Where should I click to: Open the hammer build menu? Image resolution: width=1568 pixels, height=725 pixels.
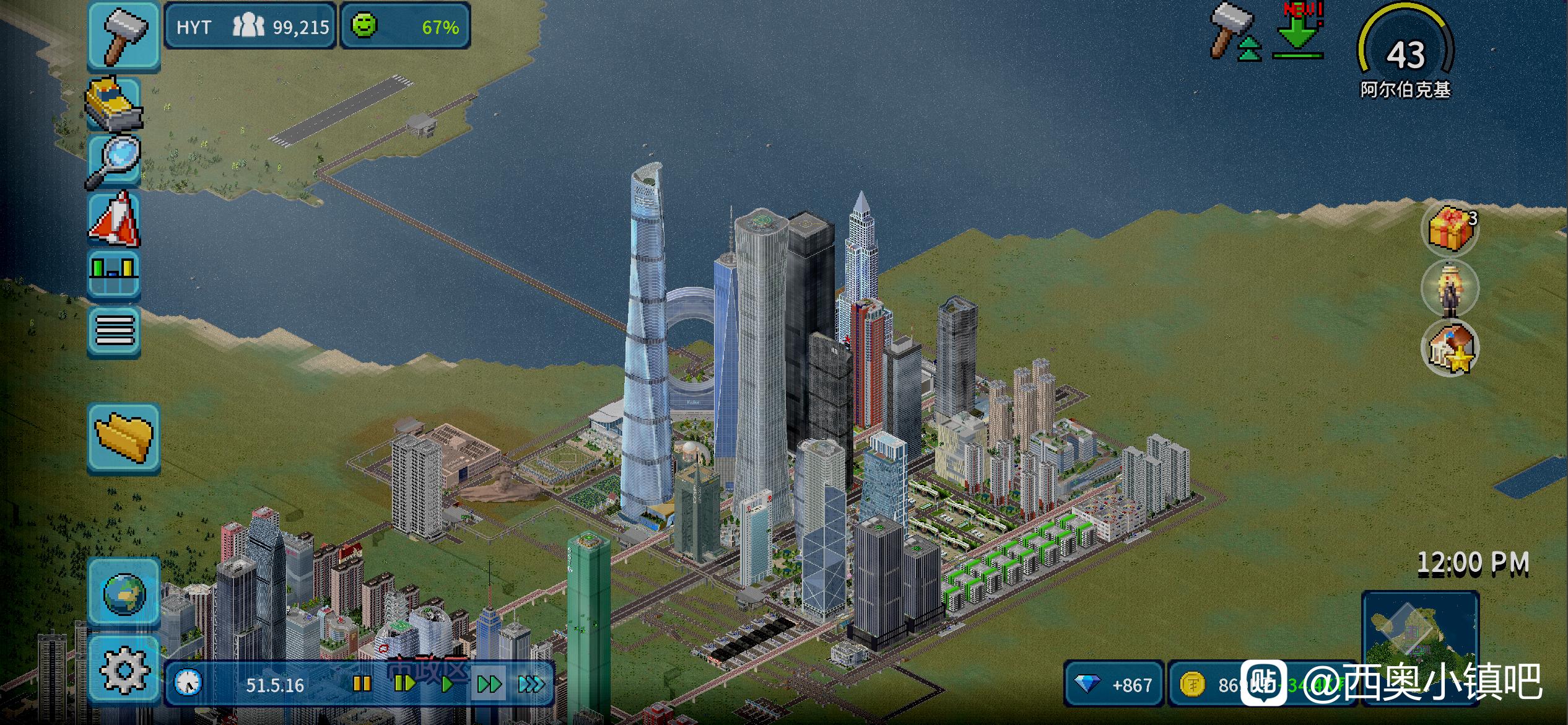click(x=123, y=35)
